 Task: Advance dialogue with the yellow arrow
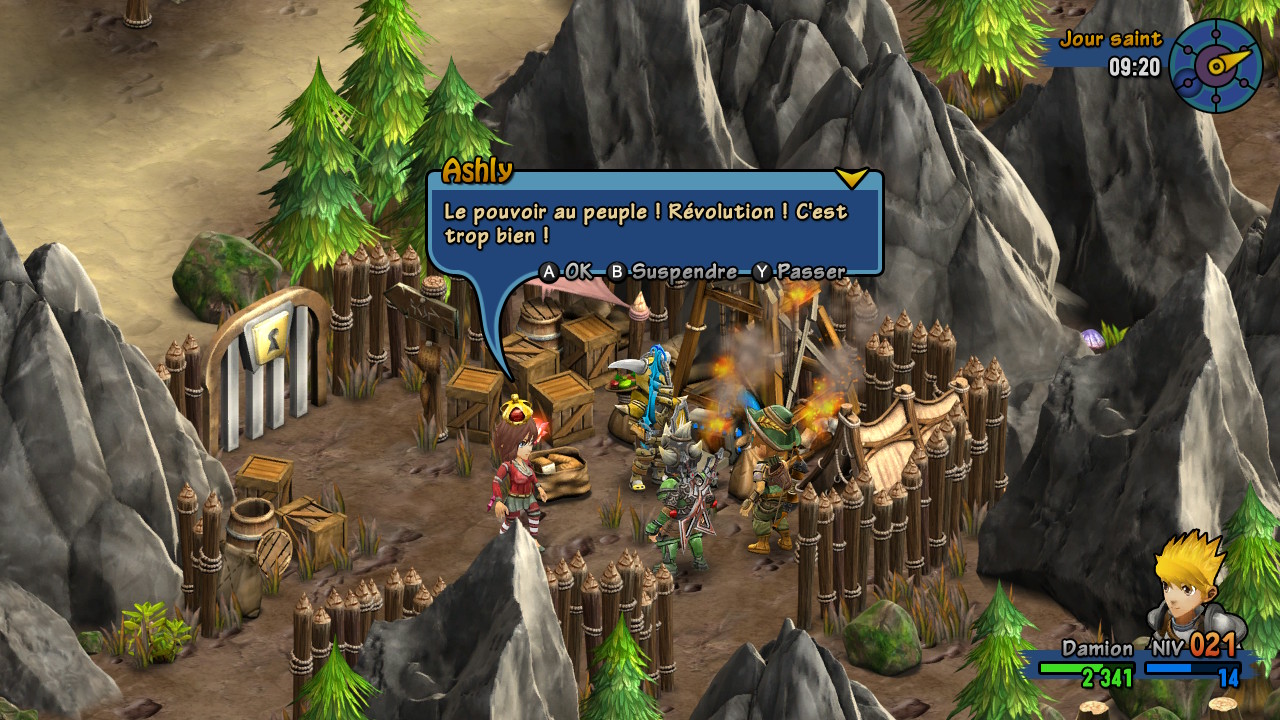[851, 178]
